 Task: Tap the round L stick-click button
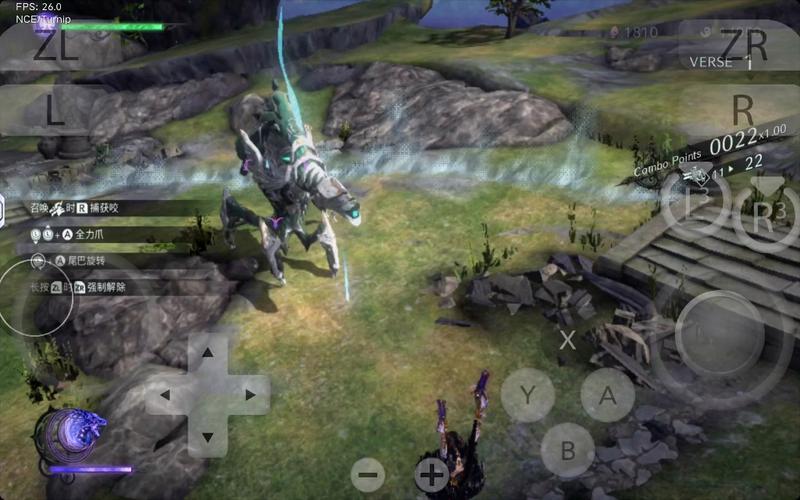pyautogui.click(x=695, y=204)
